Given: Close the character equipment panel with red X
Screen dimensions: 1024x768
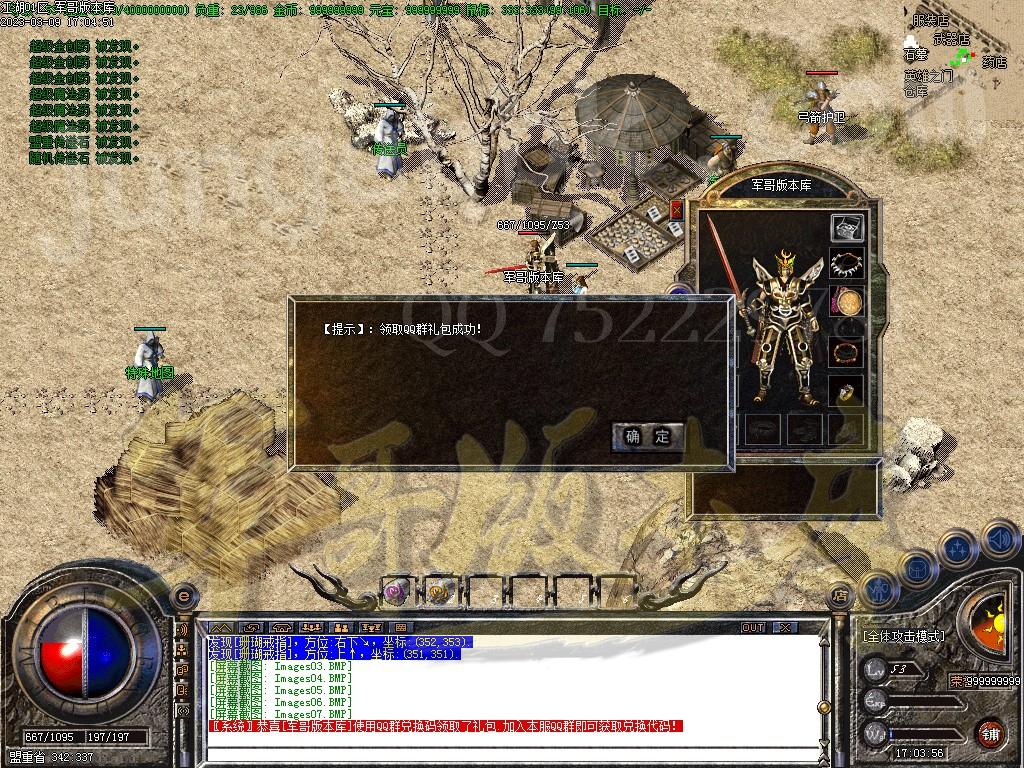Looking at the screenshot, I should pyautogui.click(x=677, y=210).
